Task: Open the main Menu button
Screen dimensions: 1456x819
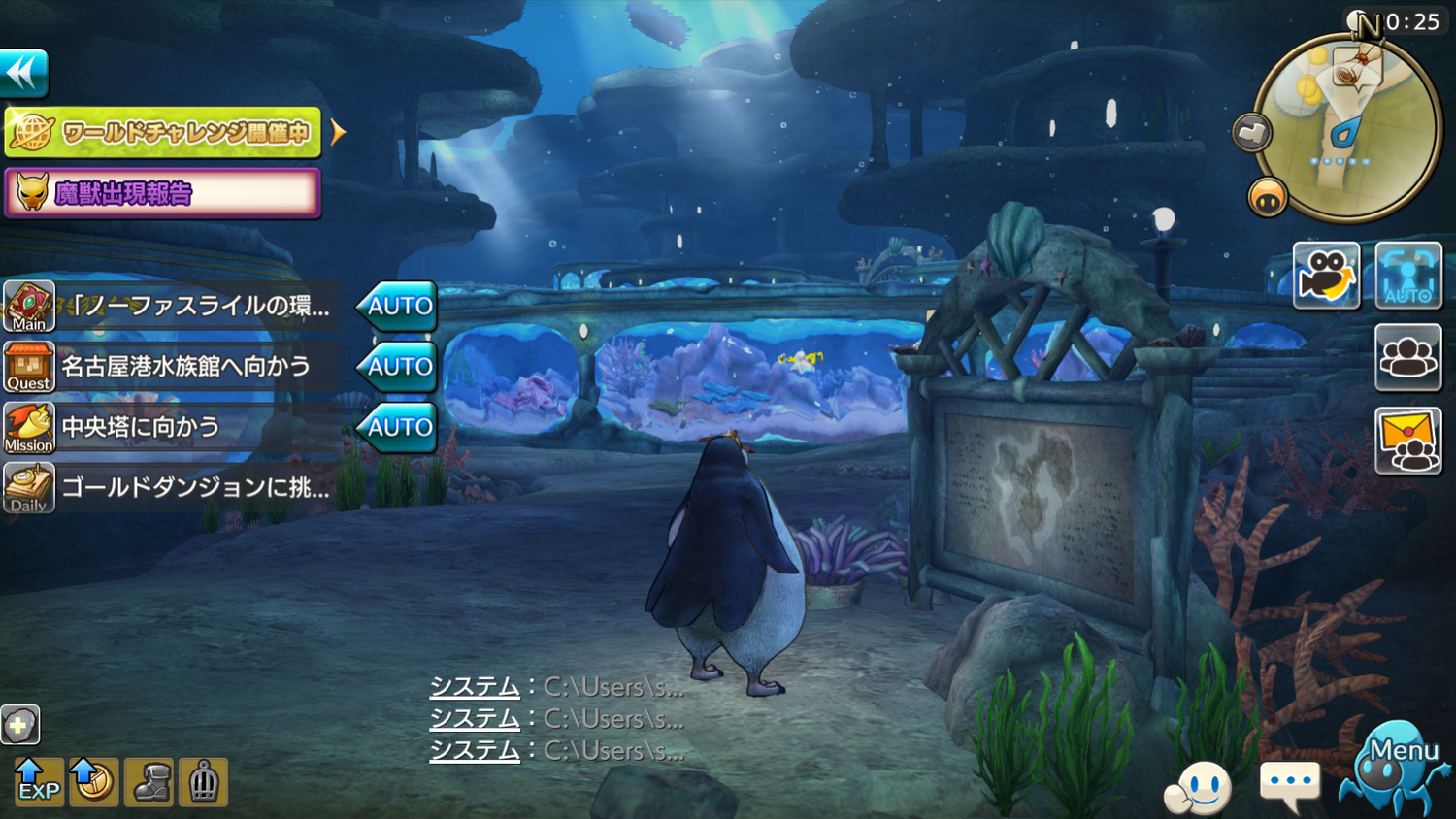Action: pyautogui.click(x=1395, y=770)
